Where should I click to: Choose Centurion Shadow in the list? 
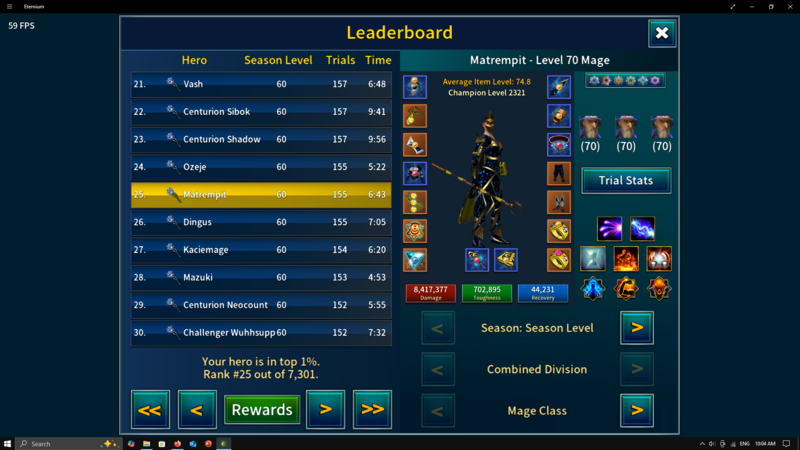(x=261, y=140)
